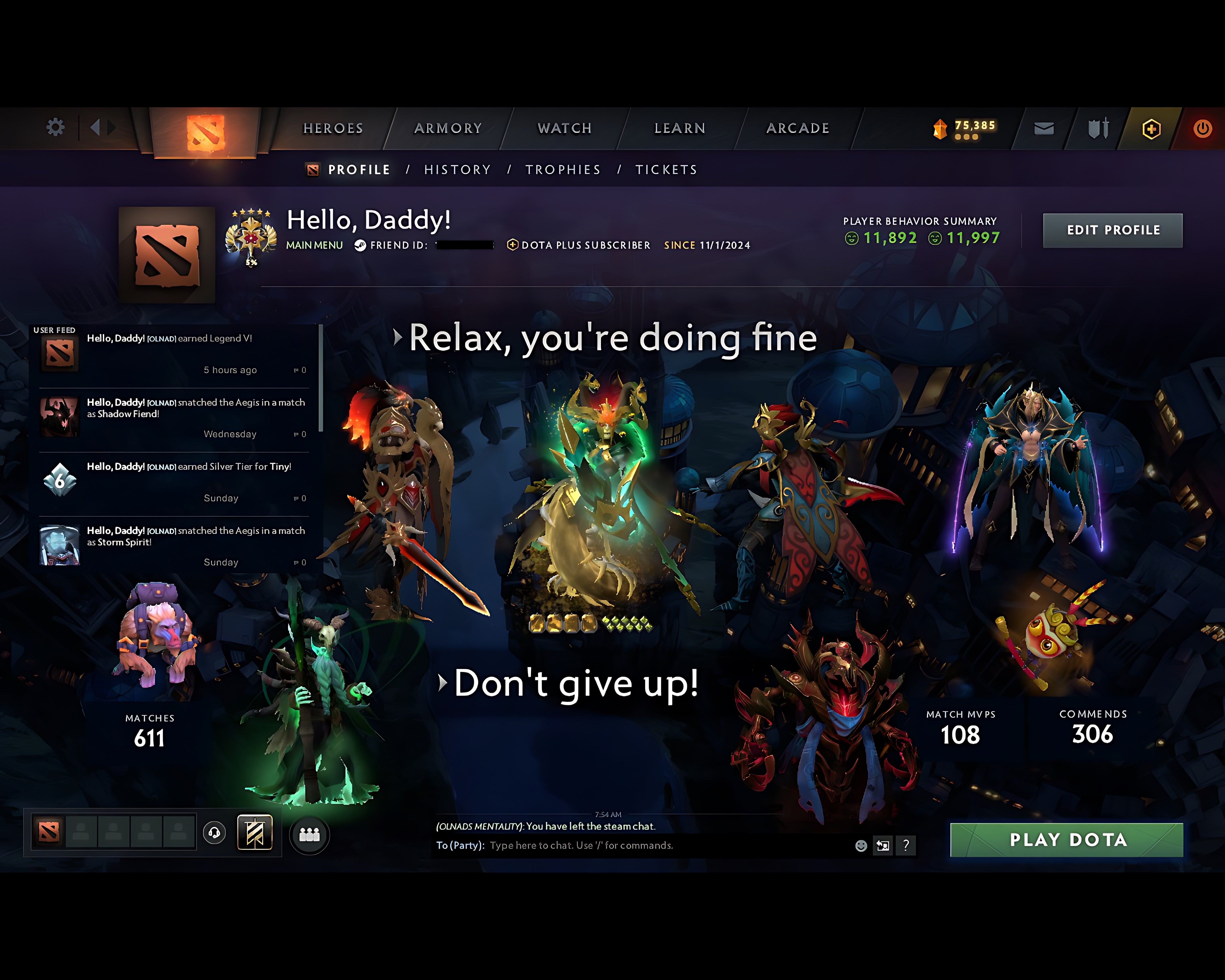This screenshot has height=980, width=1225.
Task: Click the help question mark in chat bar
Action: pyautogui.click(x=906, y=846)
